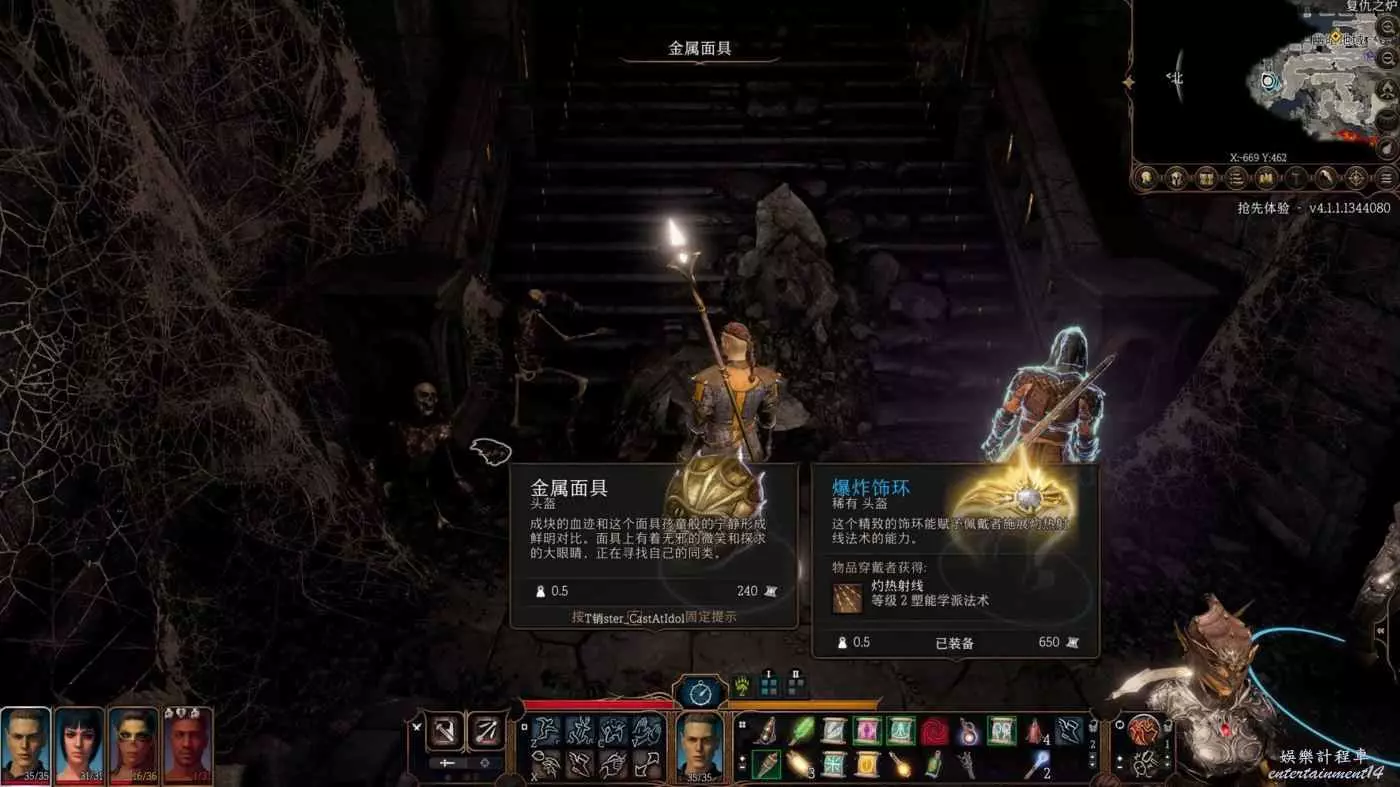The image size is (1400, 787).
Task: Open the minimap on the top right
Action: 1320,75
